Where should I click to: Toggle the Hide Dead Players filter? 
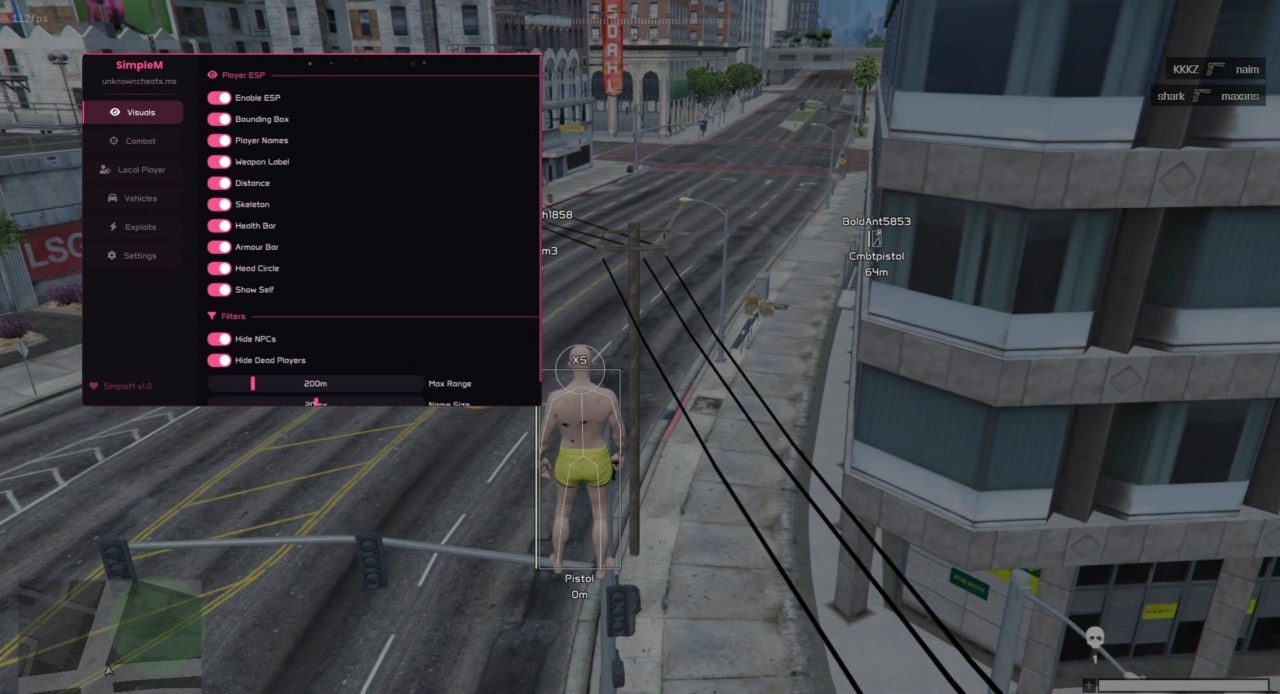coord(219,360)
